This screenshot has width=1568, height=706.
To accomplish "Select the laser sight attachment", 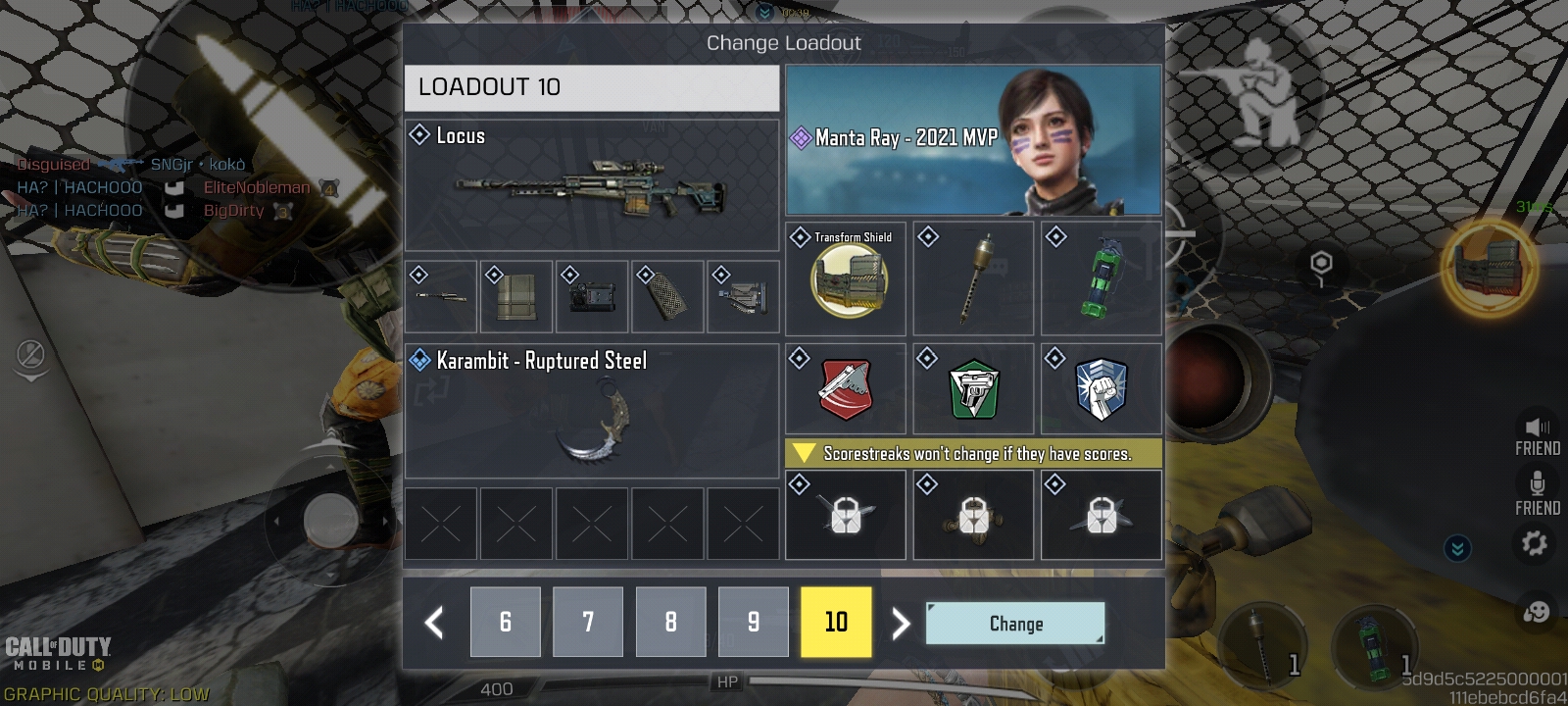I will (x=592, y=295).
